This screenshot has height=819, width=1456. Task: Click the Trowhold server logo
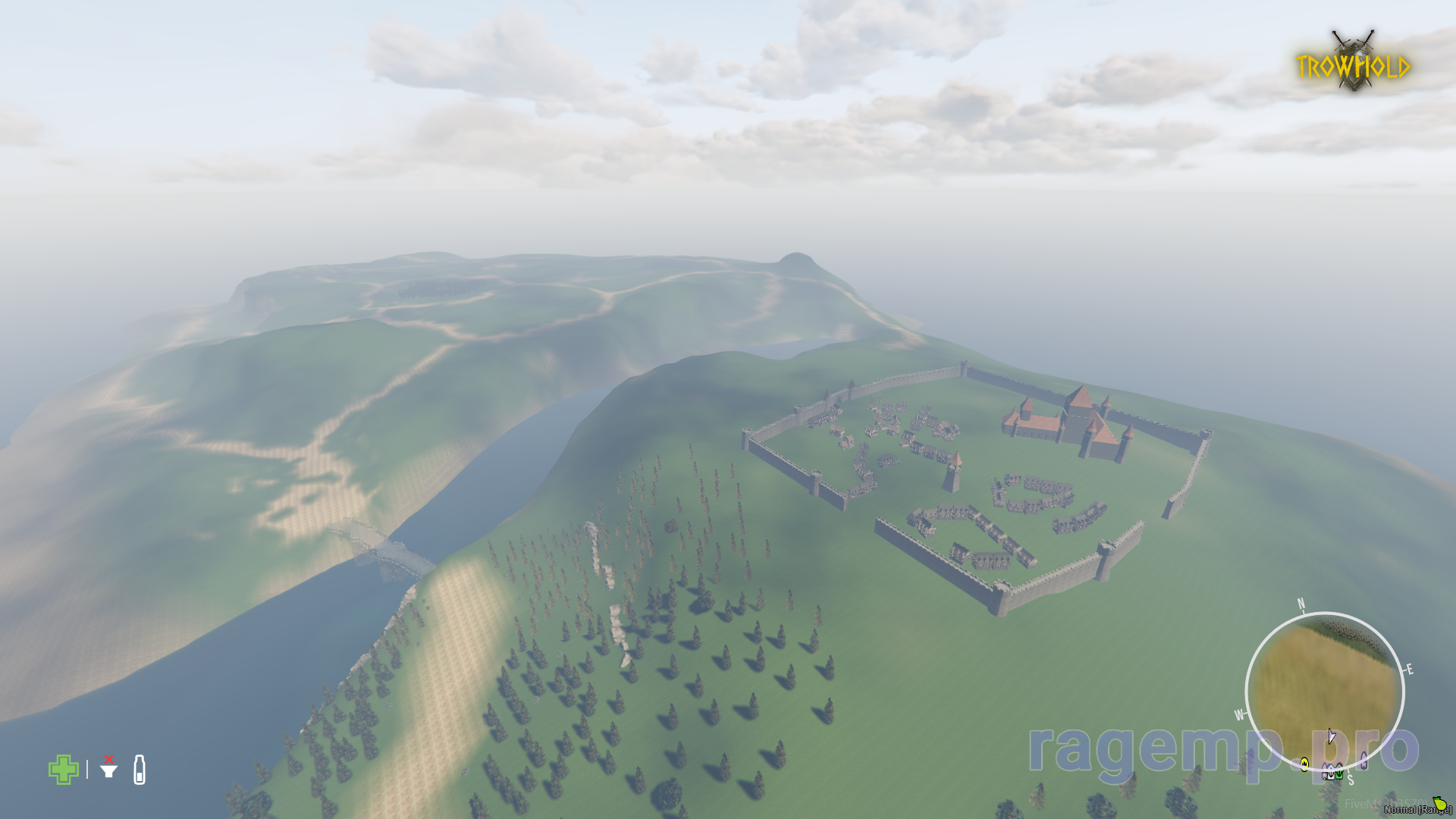[1354, 63]
